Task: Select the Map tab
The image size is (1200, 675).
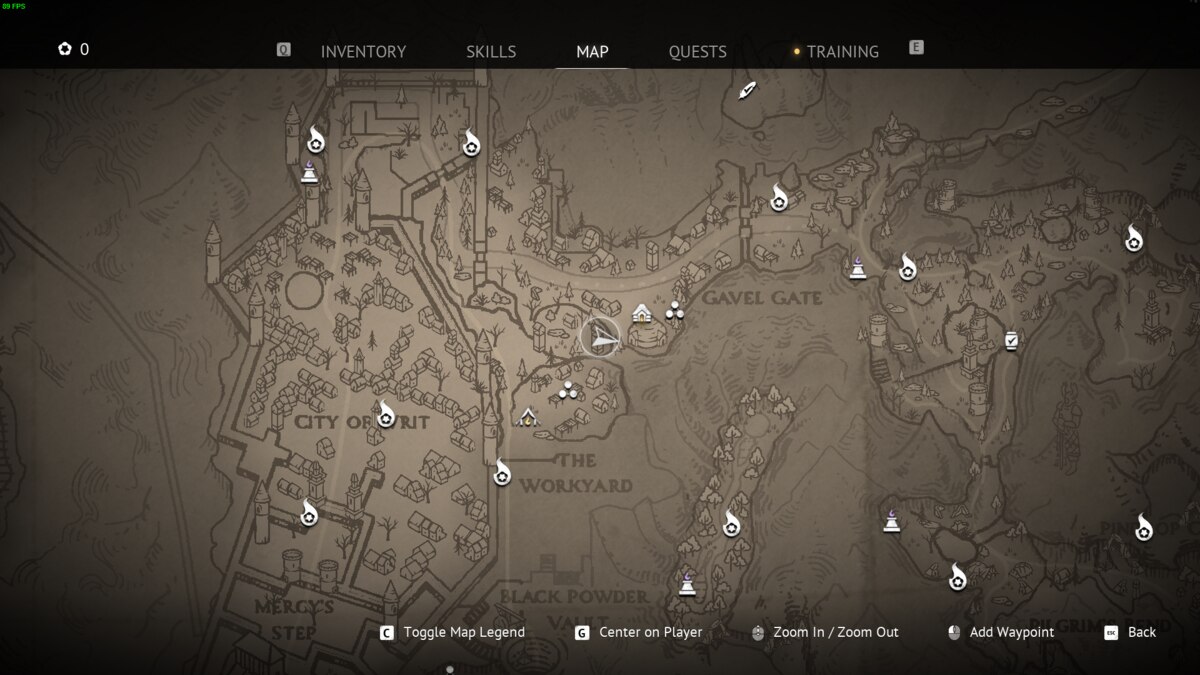Action: pyautogui.click(x=592, y=52)
